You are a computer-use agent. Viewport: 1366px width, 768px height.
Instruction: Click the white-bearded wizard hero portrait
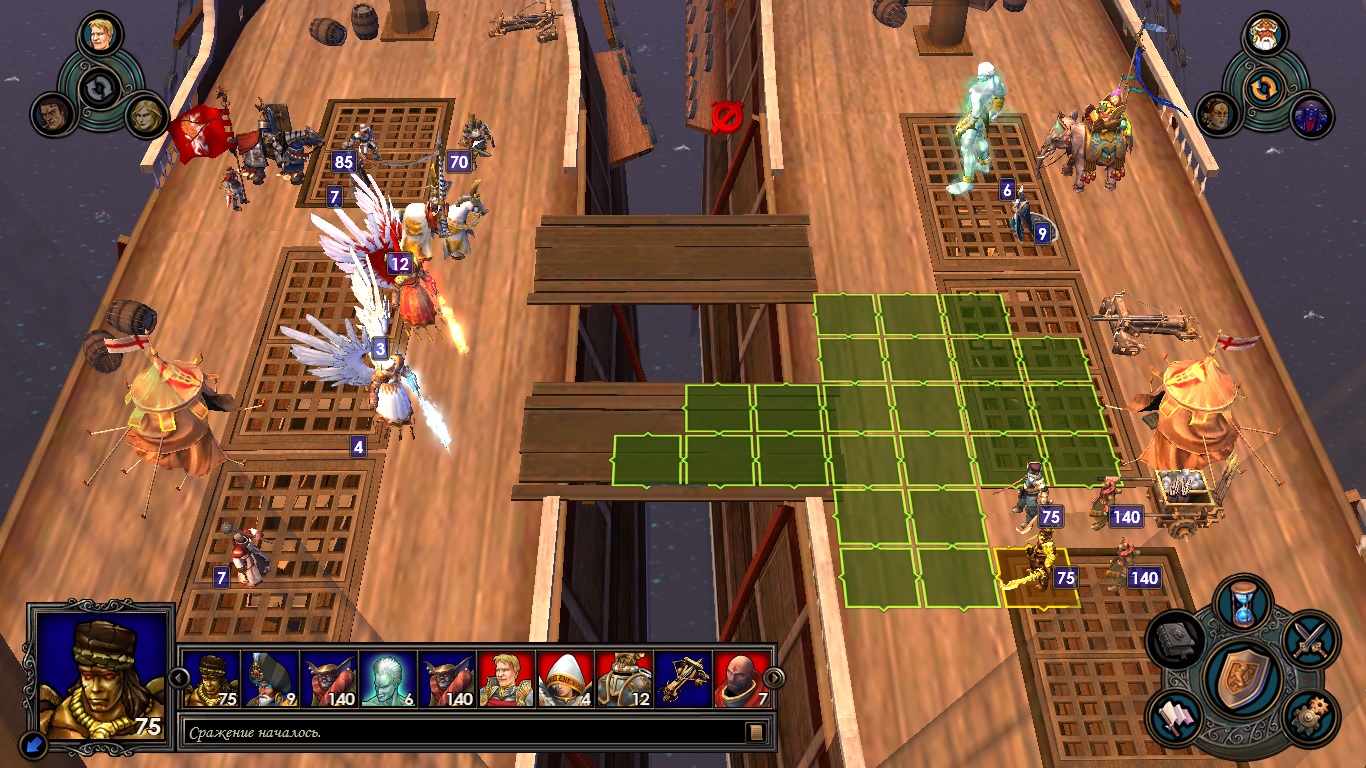tap(1264, 36)
